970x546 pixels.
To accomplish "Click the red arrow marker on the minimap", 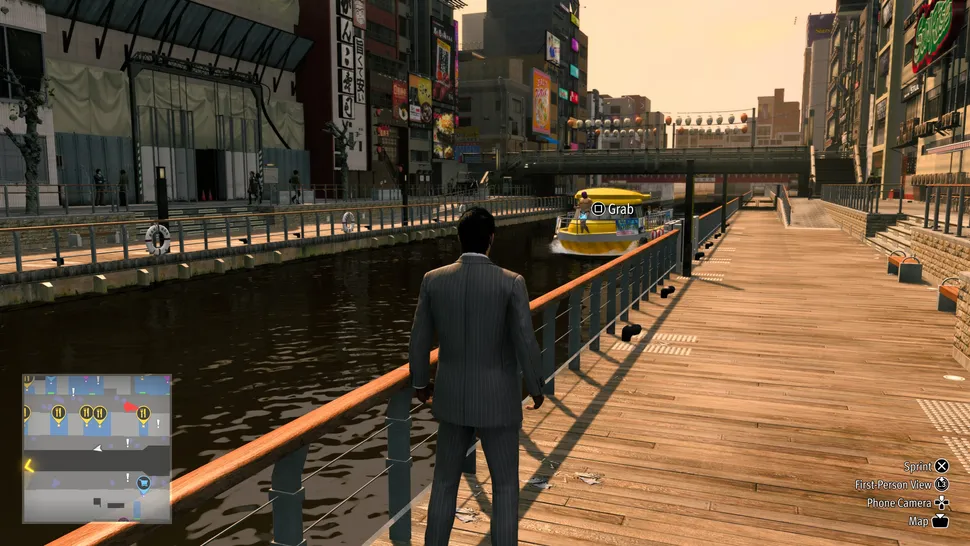I will (130, 407).
